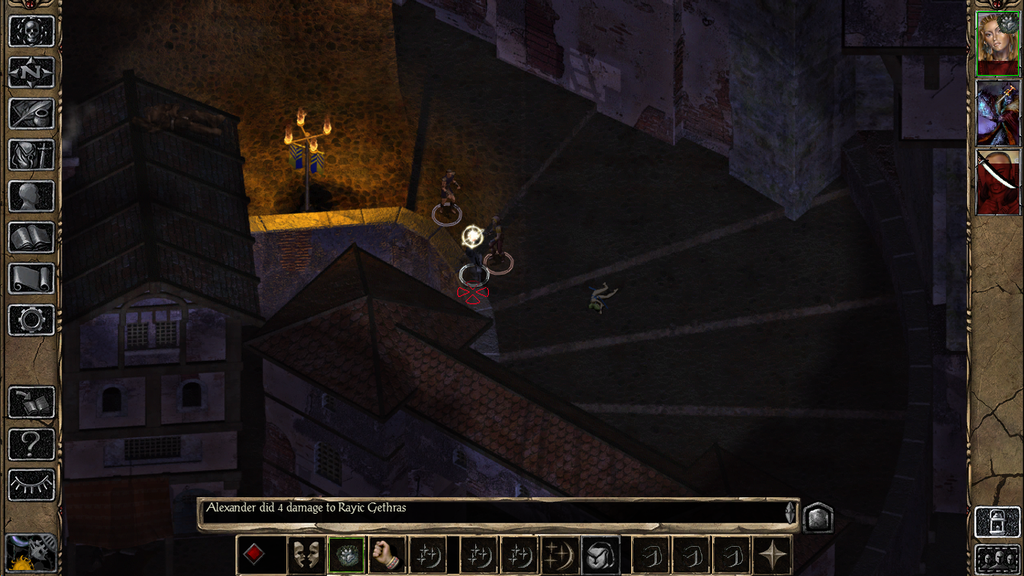Select the red hooded swordsman portrait
1024x576 pixels.
[997, 182]
